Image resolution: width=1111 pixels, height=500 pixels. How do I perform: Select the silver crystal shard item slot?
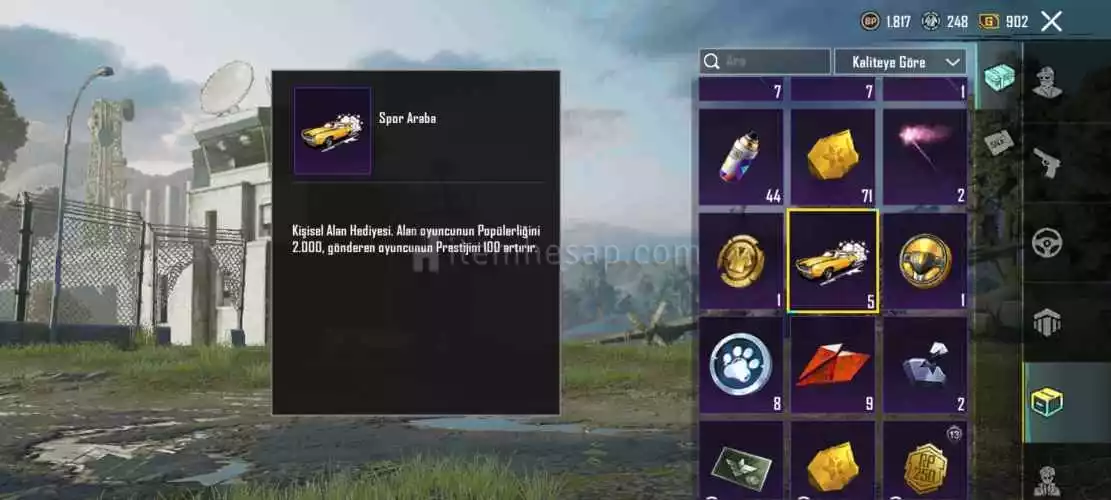(x=925, y=365)
